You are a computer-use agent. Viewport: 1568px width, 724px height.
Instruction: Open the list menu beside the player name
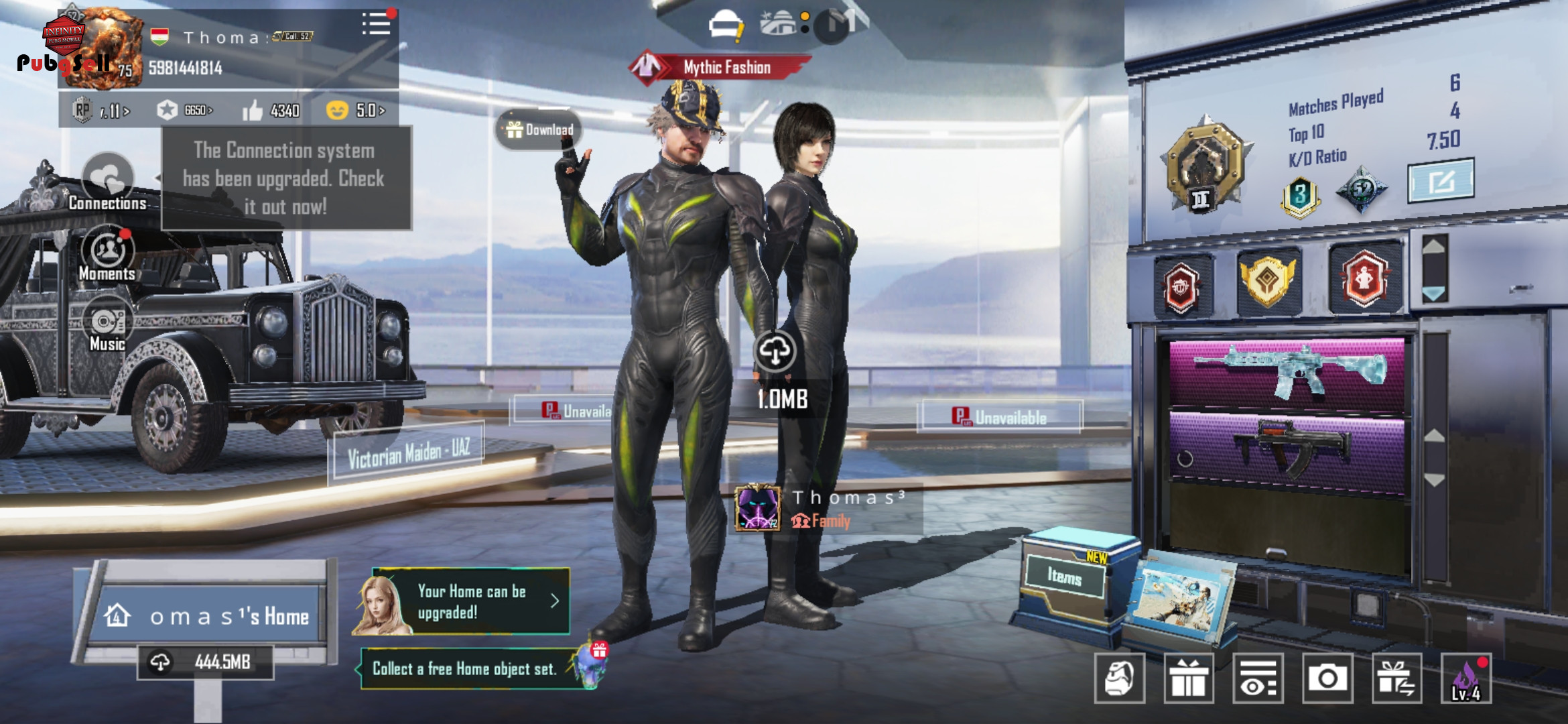point(377,24)
